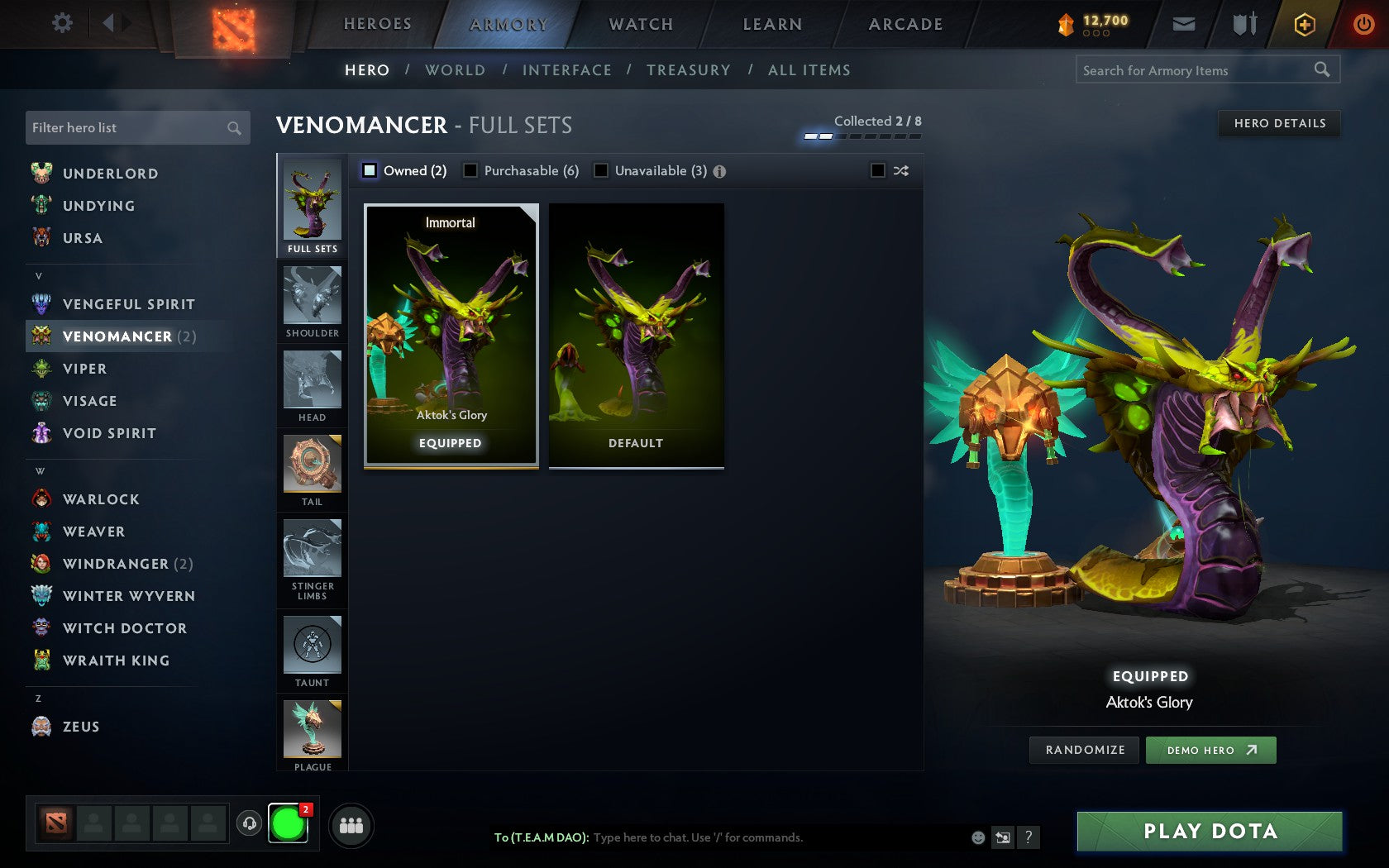Image resolution: width=1389 pixels, height=868 pixels.
Task: Open the friends list icon
Action: point(352,824)
